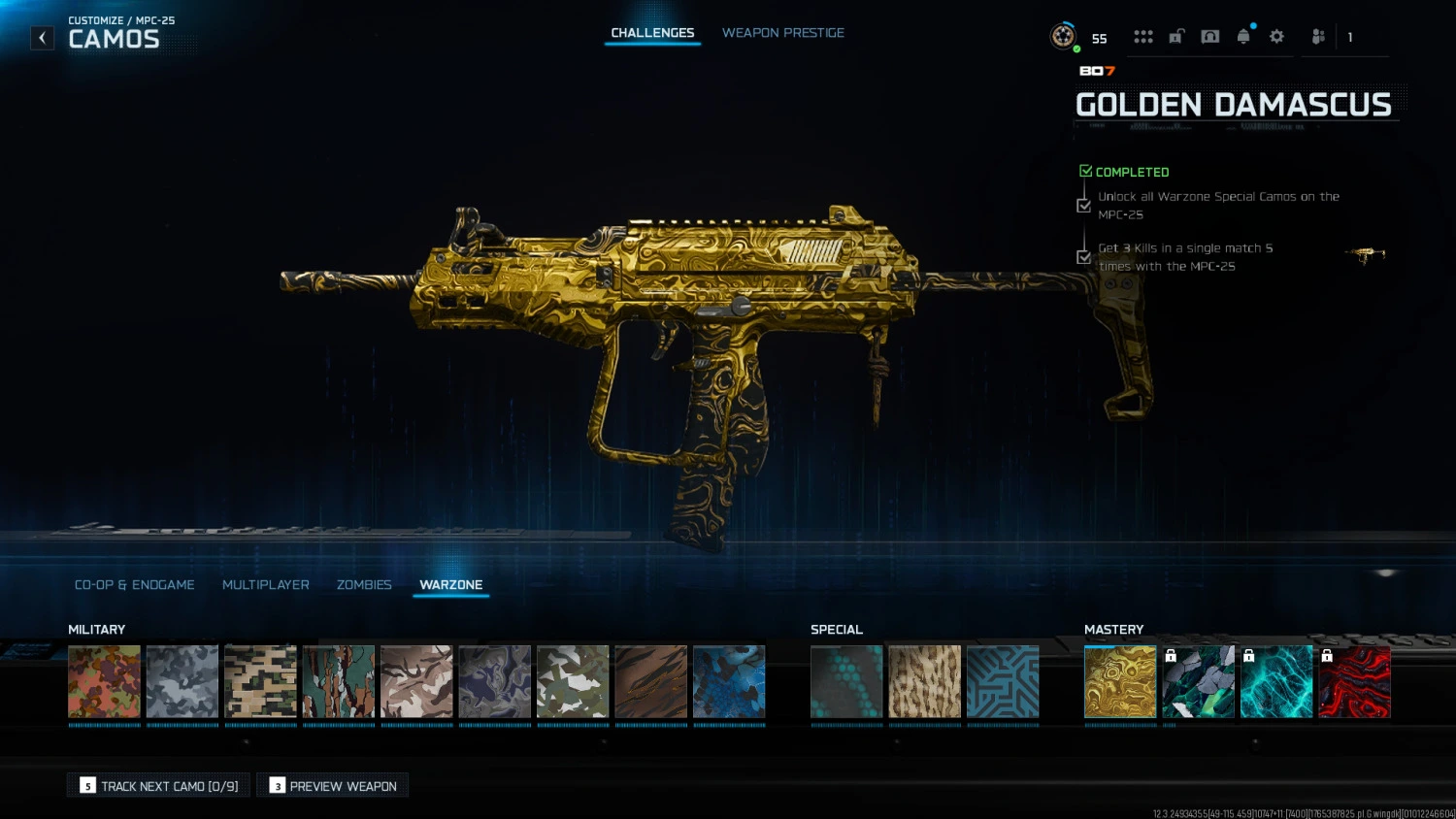Open the ZOMBIES camo category
This screenshot has width=1456, height=819.
[364, 584]
